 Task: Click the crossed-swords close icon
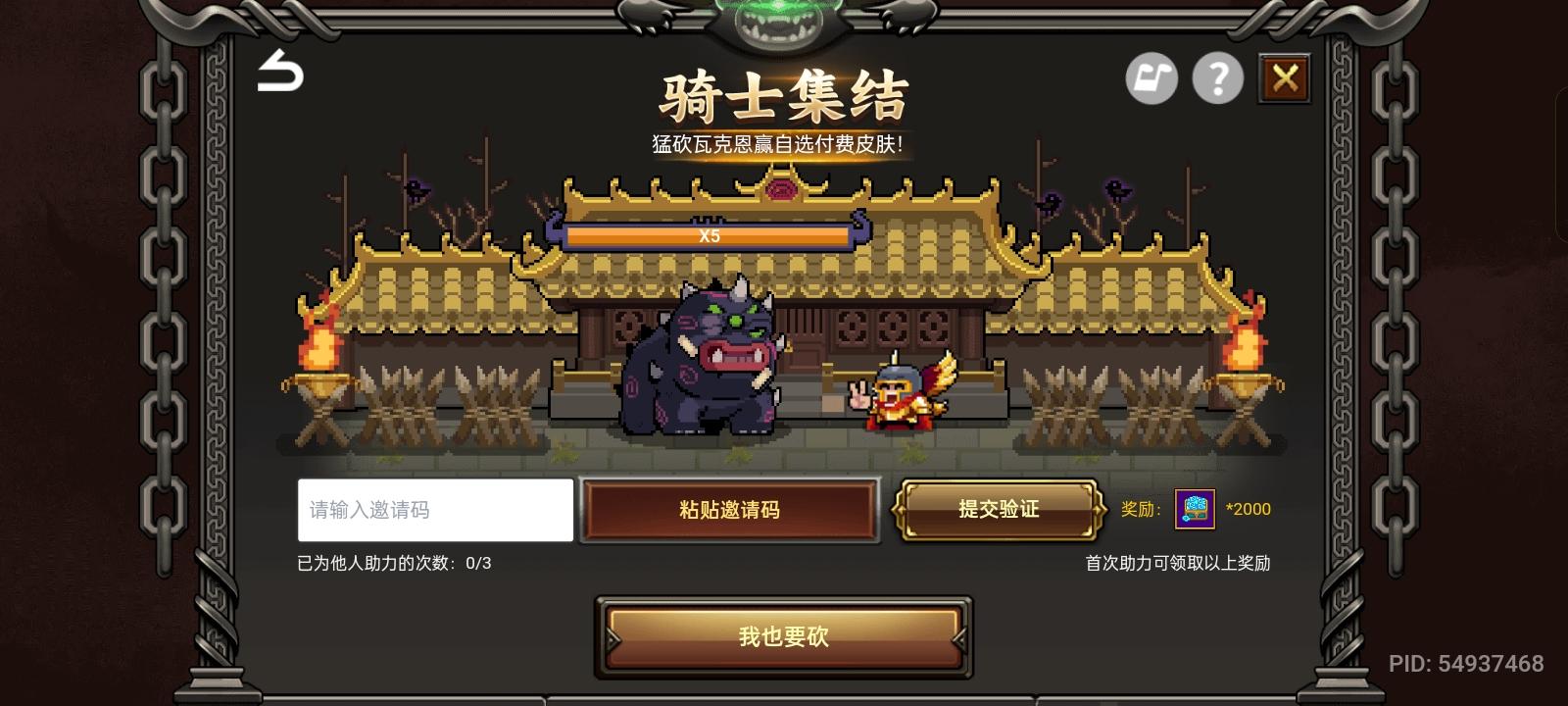(1285, 77)
